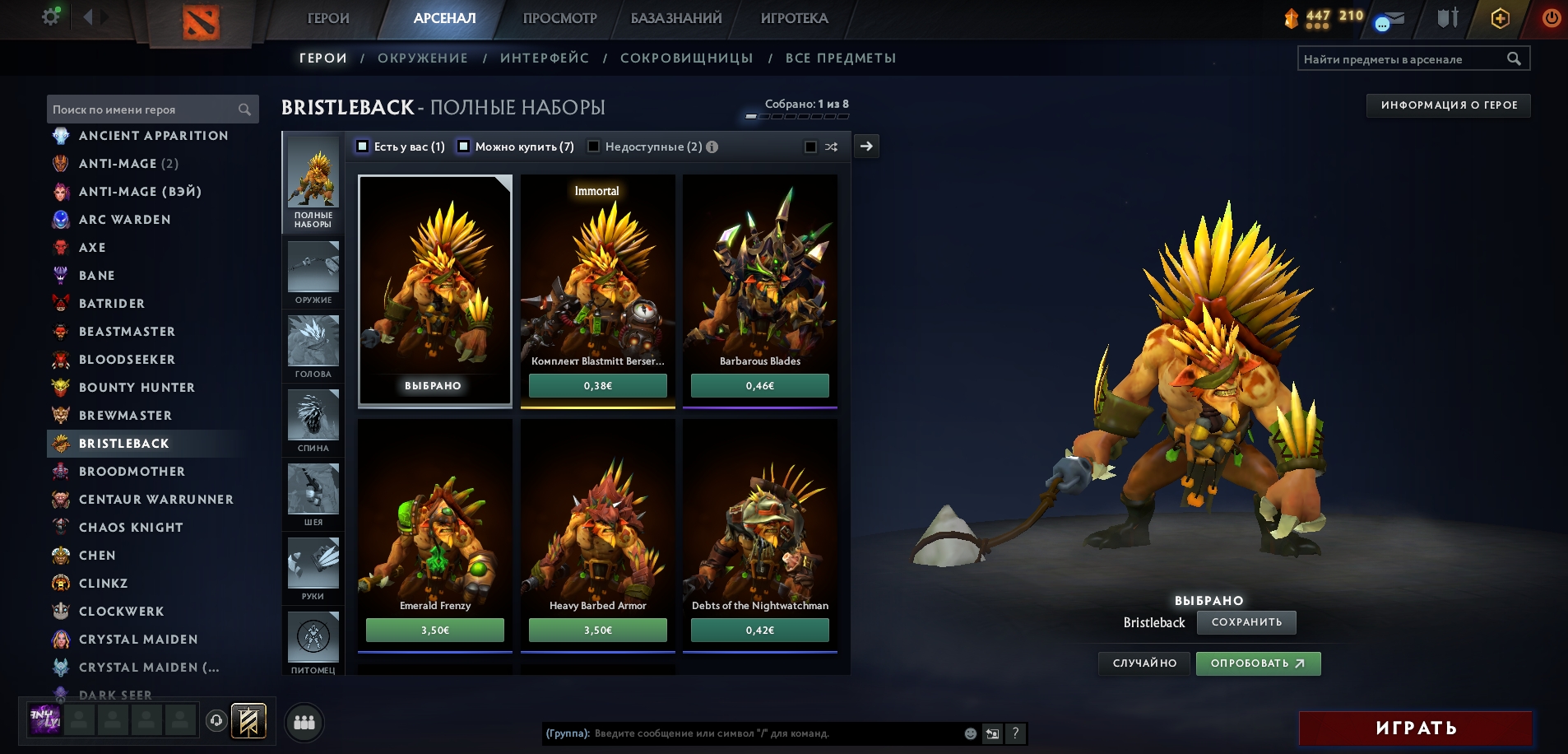Start matchmaking with the ИГРАТЬ button

(x=1415, y=728)
